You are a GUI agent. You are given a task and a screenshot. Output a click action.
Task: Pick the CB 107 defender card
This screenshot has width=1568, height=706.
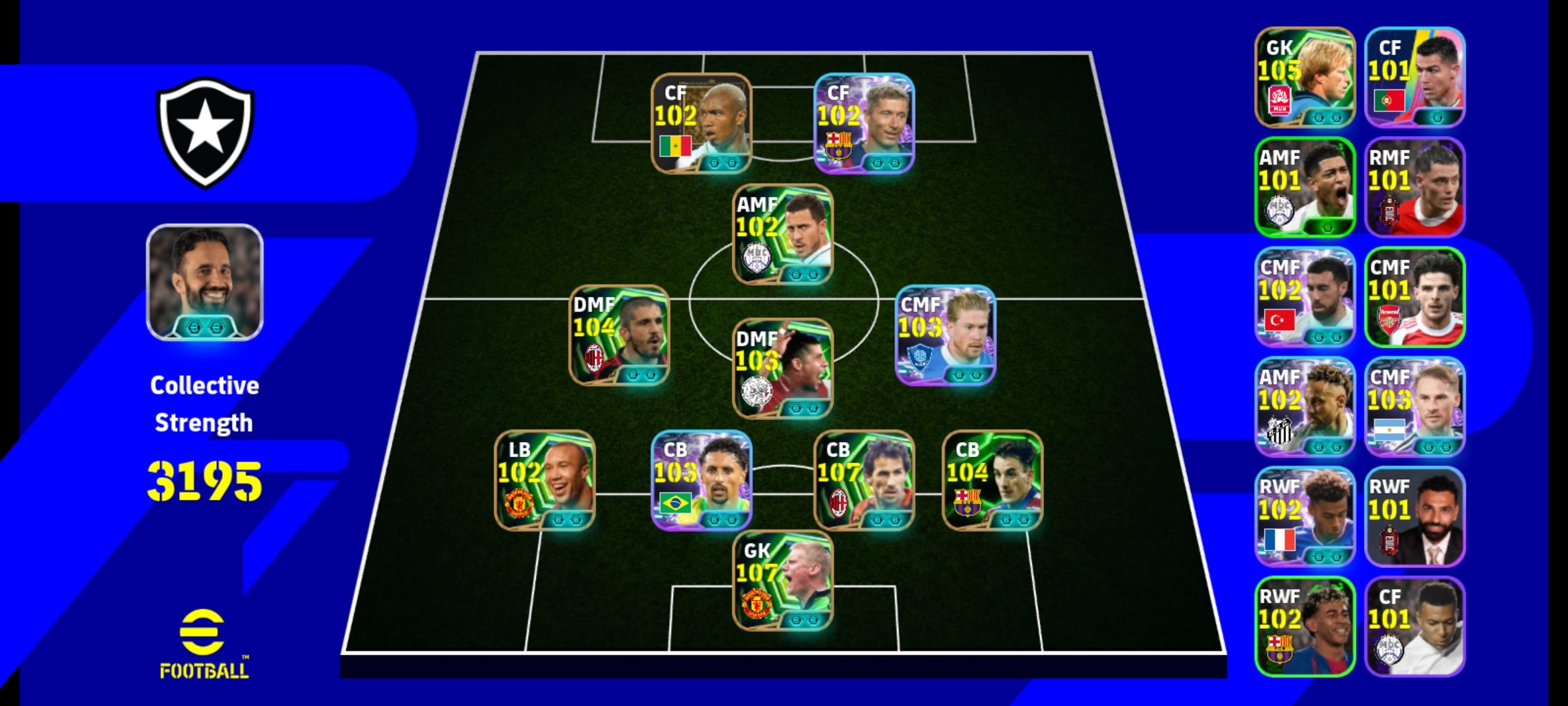coord(863,480)
